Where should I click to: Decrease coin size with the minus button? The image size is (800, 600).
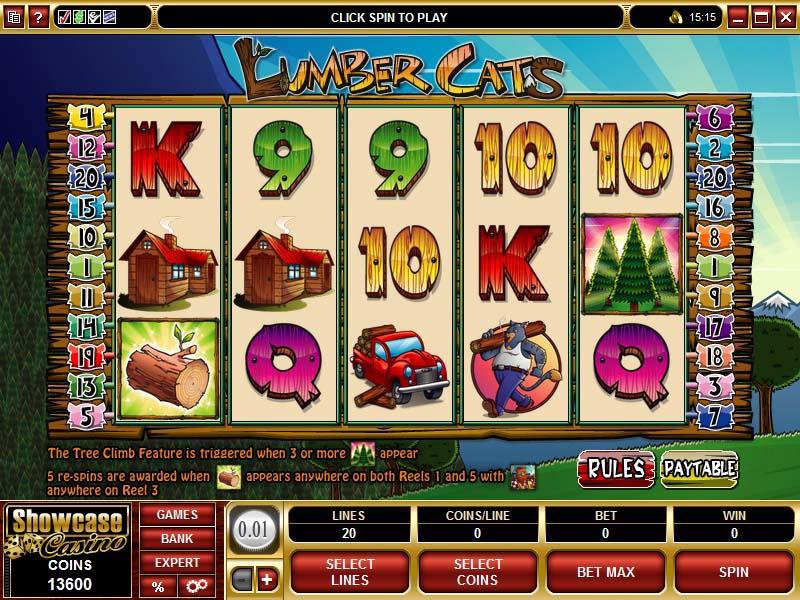(x=243, y=581)
